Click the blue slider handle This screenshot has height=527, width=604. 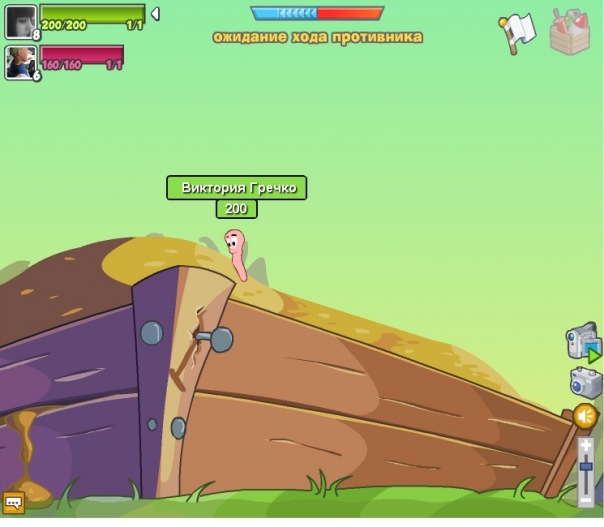(x=586, y=466)
